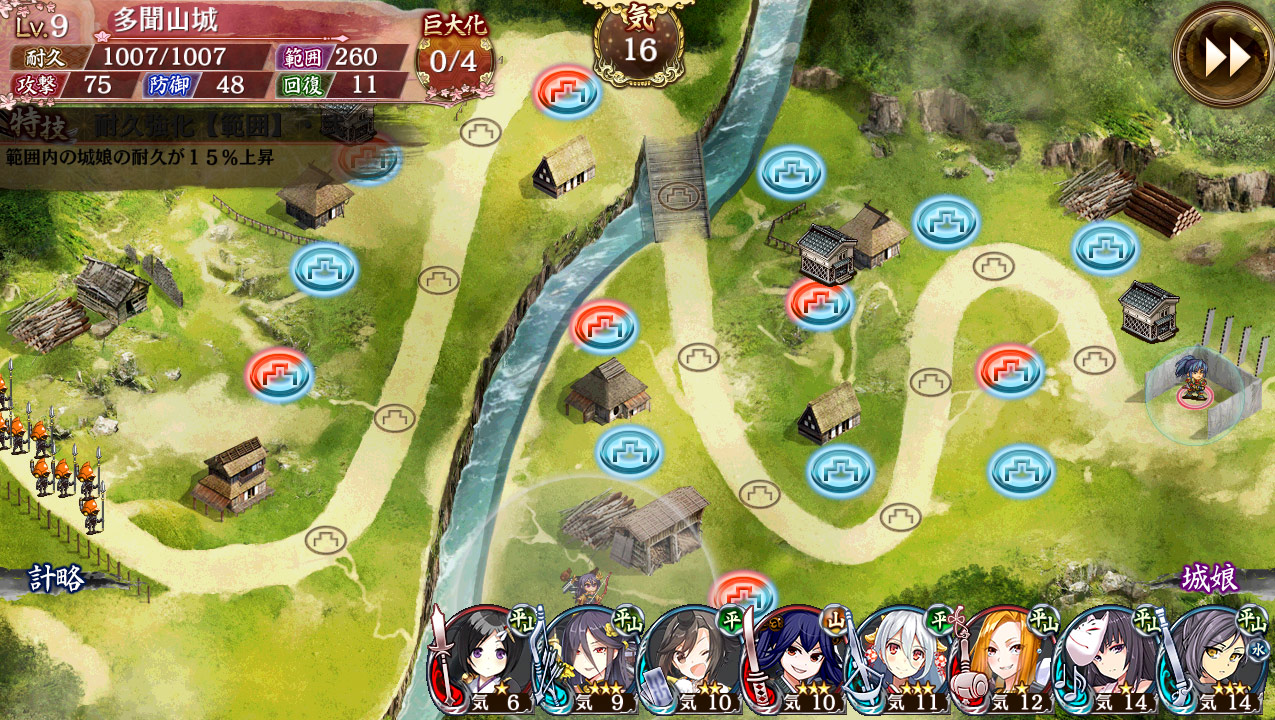Choose the cost 9 purple-haired archer card

(590, 660)
